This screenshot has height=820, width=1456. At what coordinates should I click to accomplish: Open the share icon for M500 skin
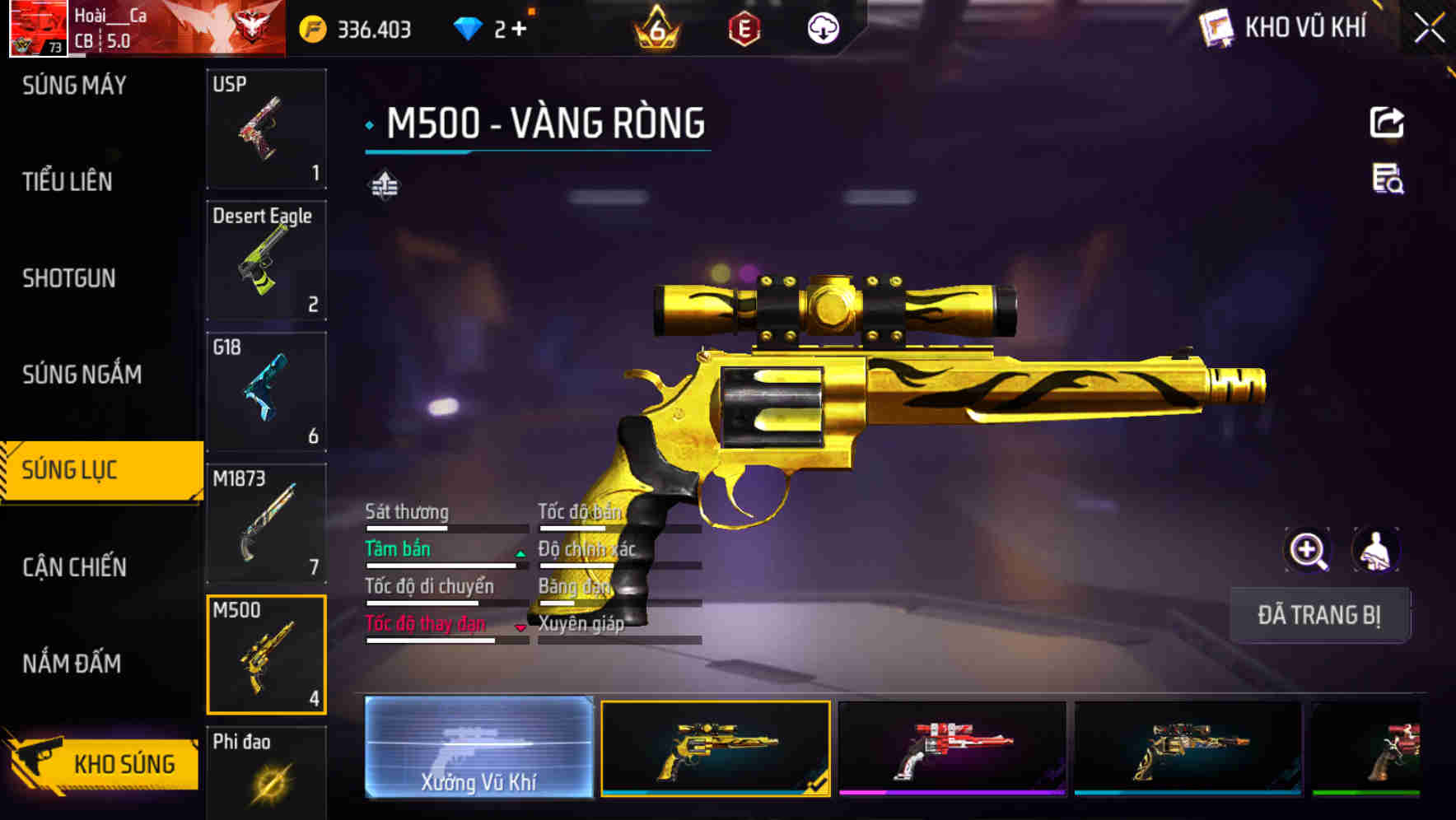[1388, 121]
